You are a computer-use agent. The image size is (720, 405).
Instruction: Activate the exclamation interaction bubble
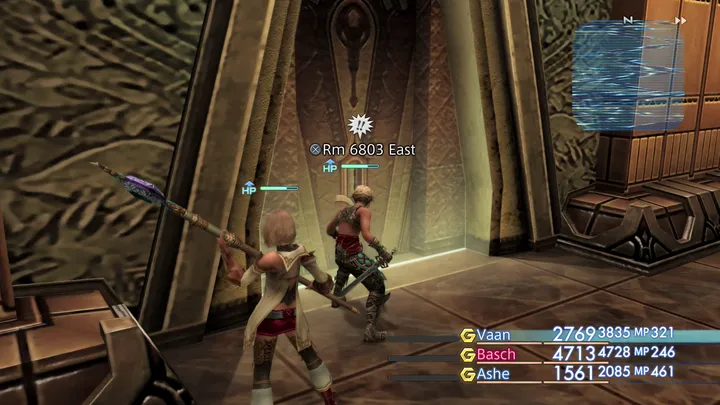tap(359, 124)
